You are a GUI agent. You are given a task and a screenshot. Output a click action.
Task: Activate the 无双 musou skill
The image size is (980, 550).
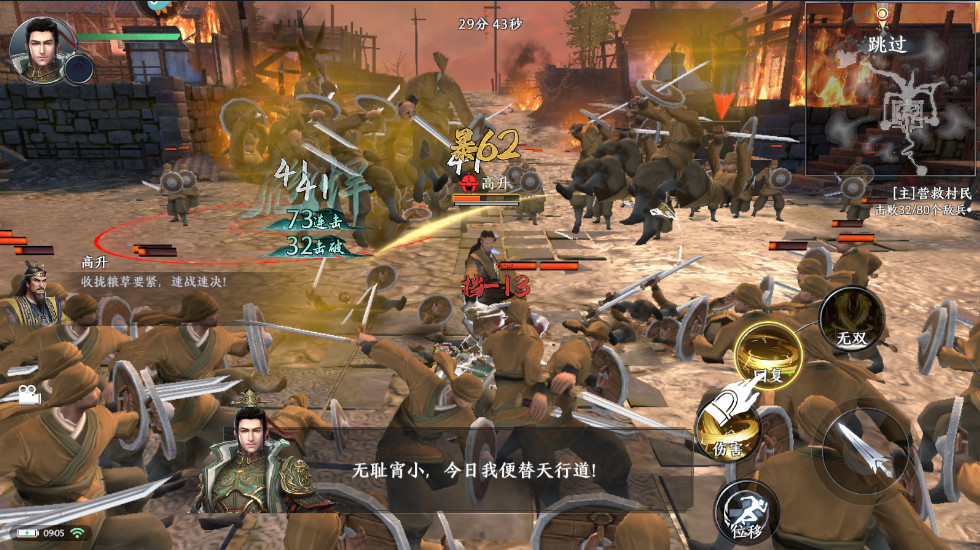851,323
